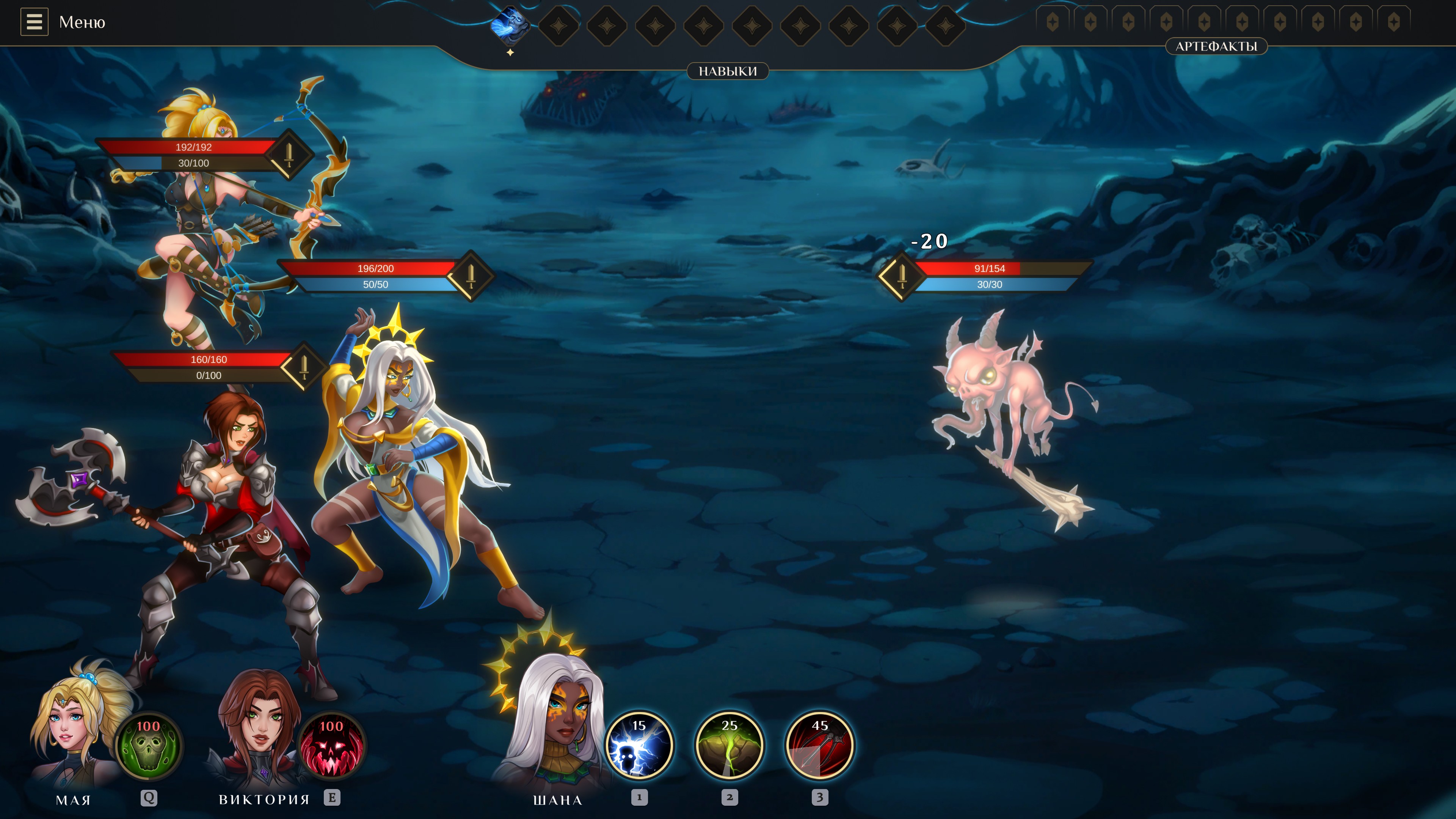Open the Навыки panel label

click(x=728, y=71)
